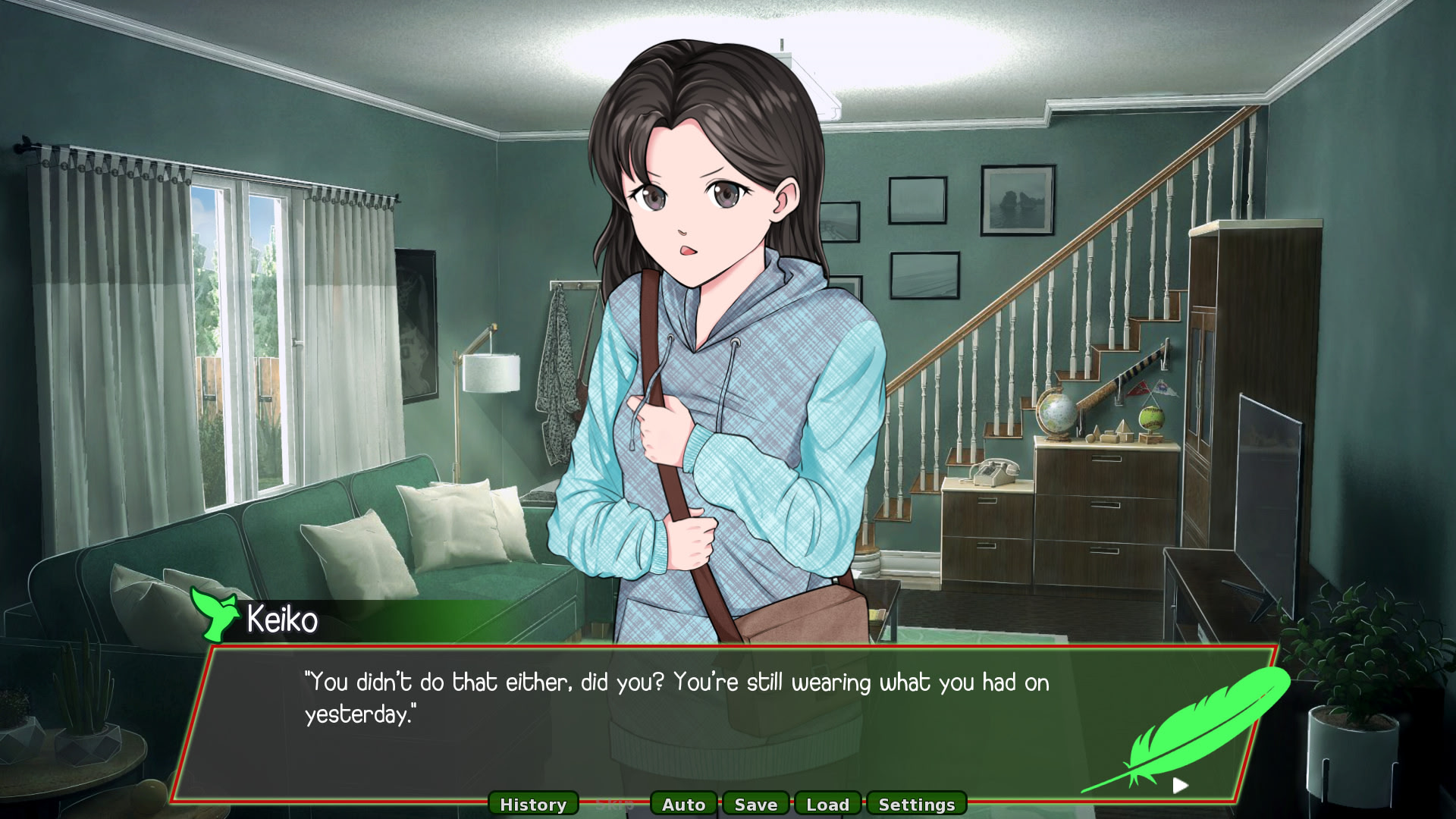Open the History log
Image resolution: width=1456 pixels, height=819 pixels.
coord(533,804)
